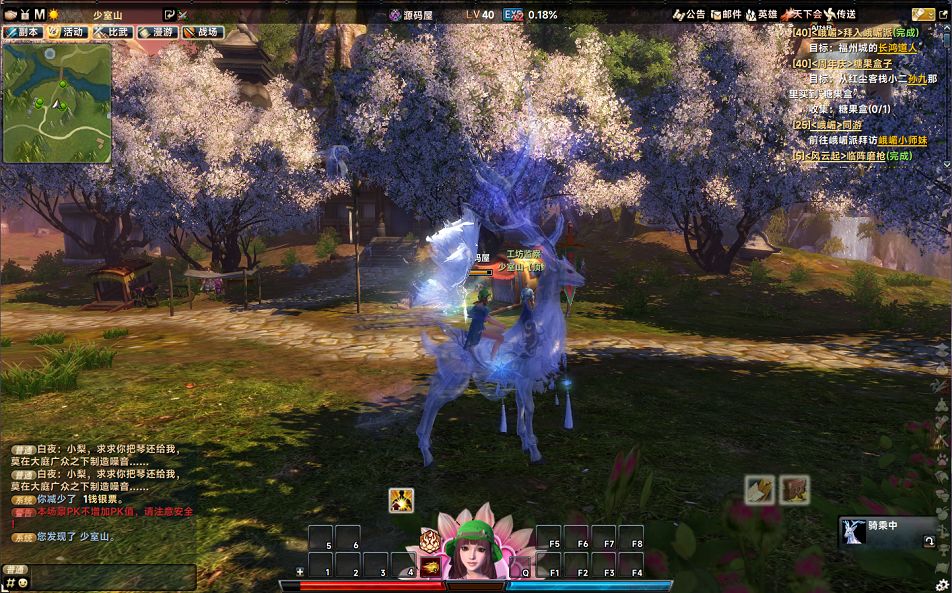
Task: Select the 比武 duel button
Action: [x=112, y=32]
